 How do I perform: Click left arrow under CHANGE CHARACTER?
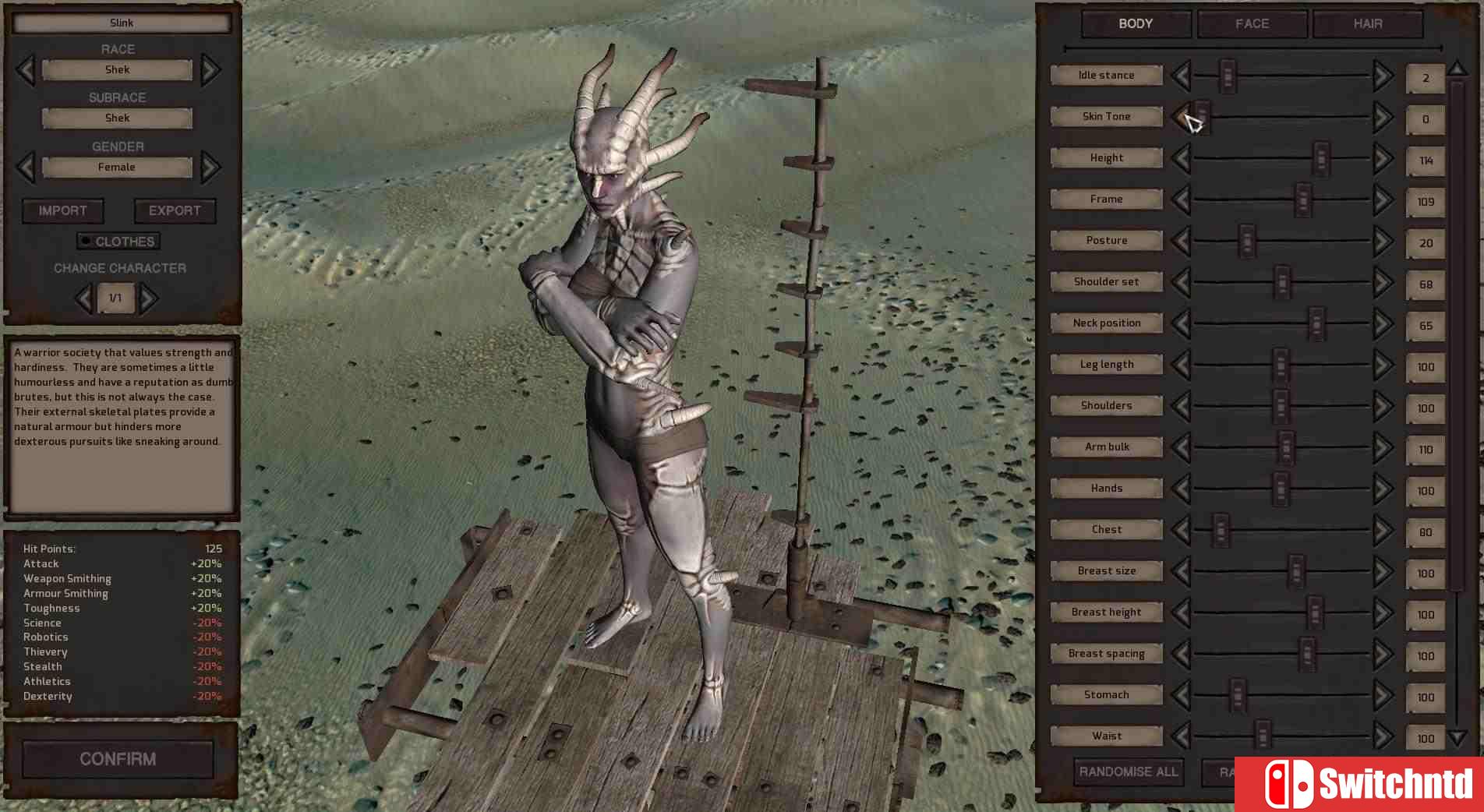84,298
